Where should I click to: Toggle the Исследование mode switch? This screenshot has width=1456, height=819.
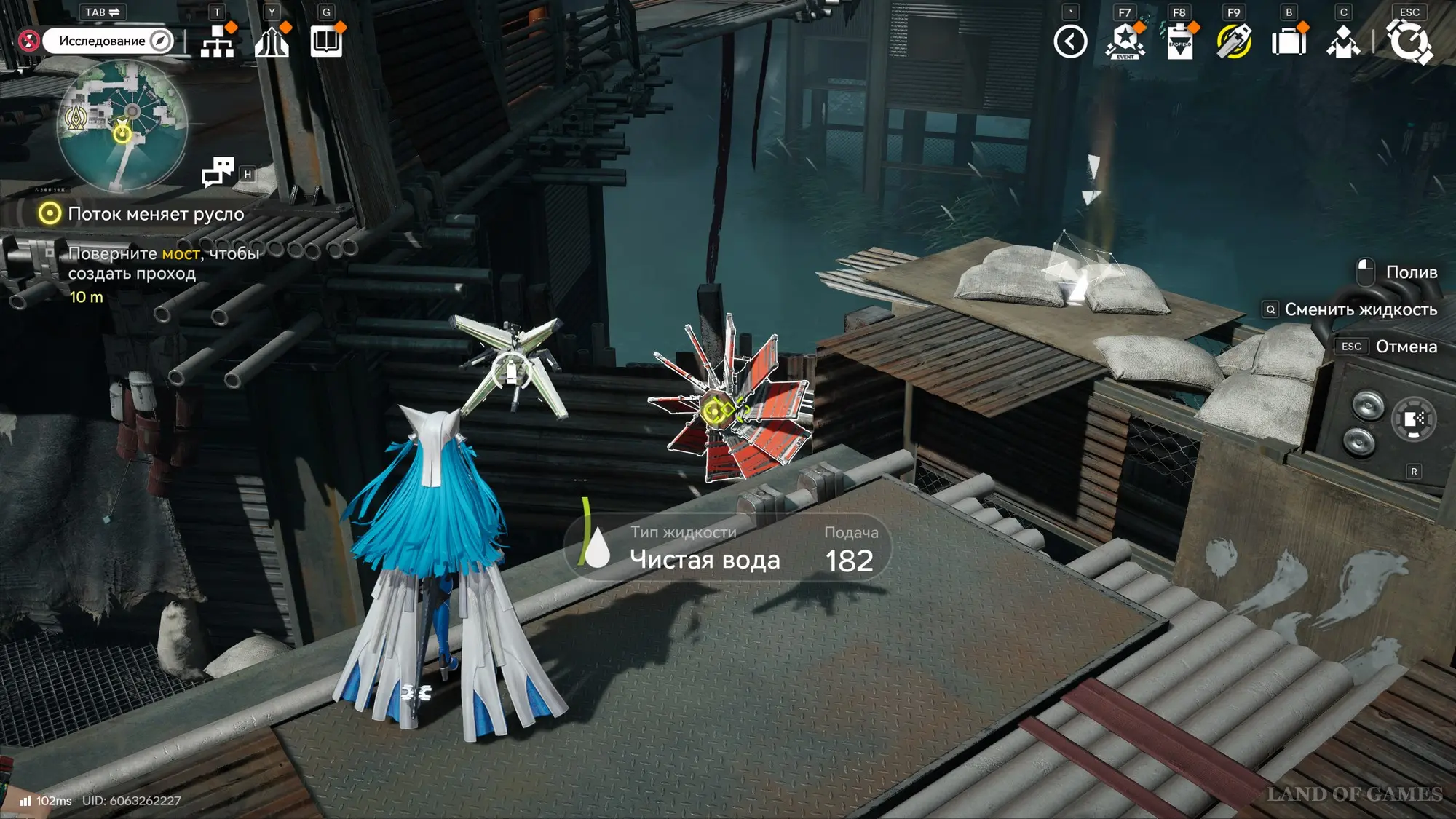[x=108, y=41]
